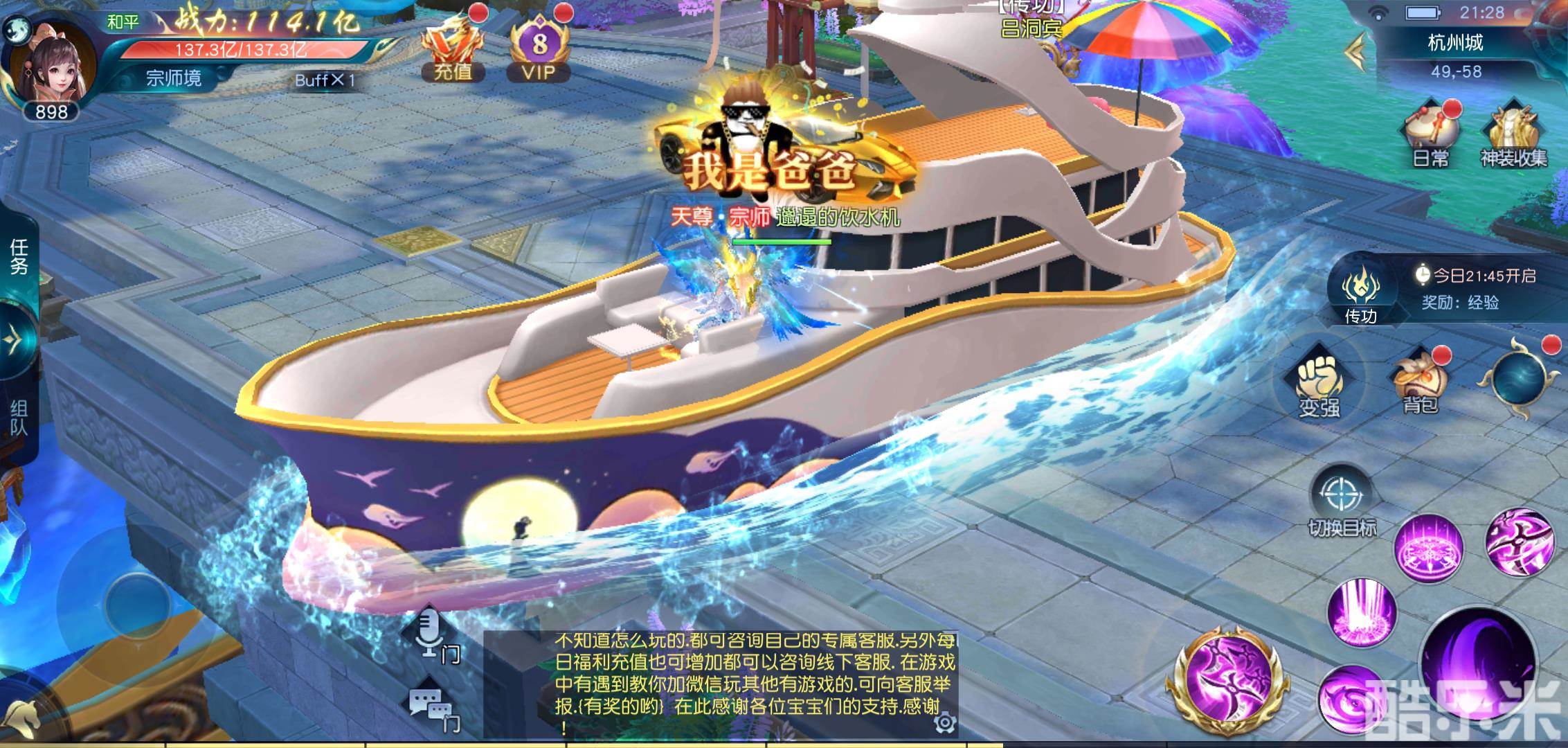1568x748 pixels.
Task: Switch to the 任务 tab
Action: (x=15, y=256)
